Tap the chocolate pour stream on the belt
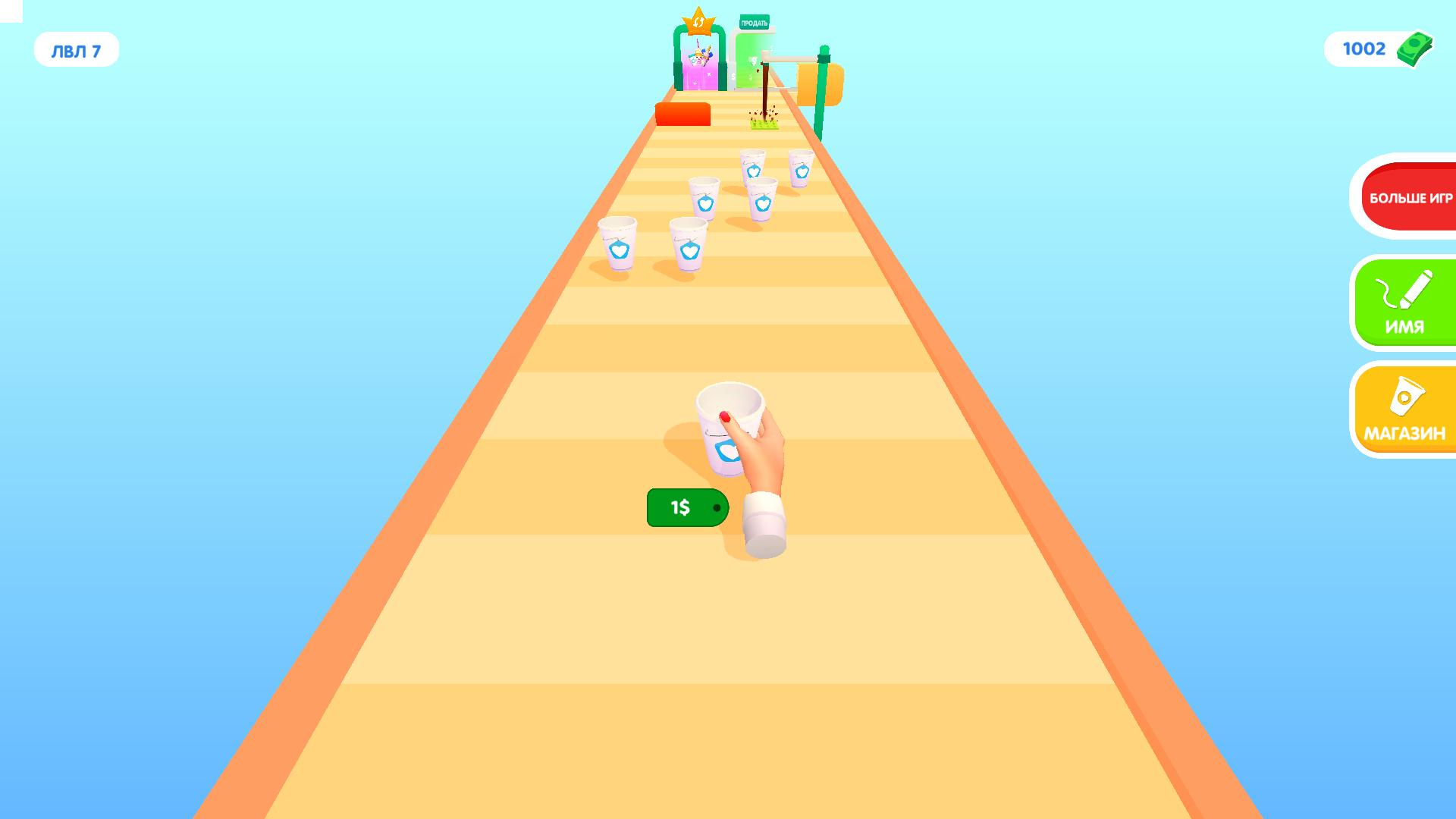Screen dimensions: 1456x819 point(764,89)
